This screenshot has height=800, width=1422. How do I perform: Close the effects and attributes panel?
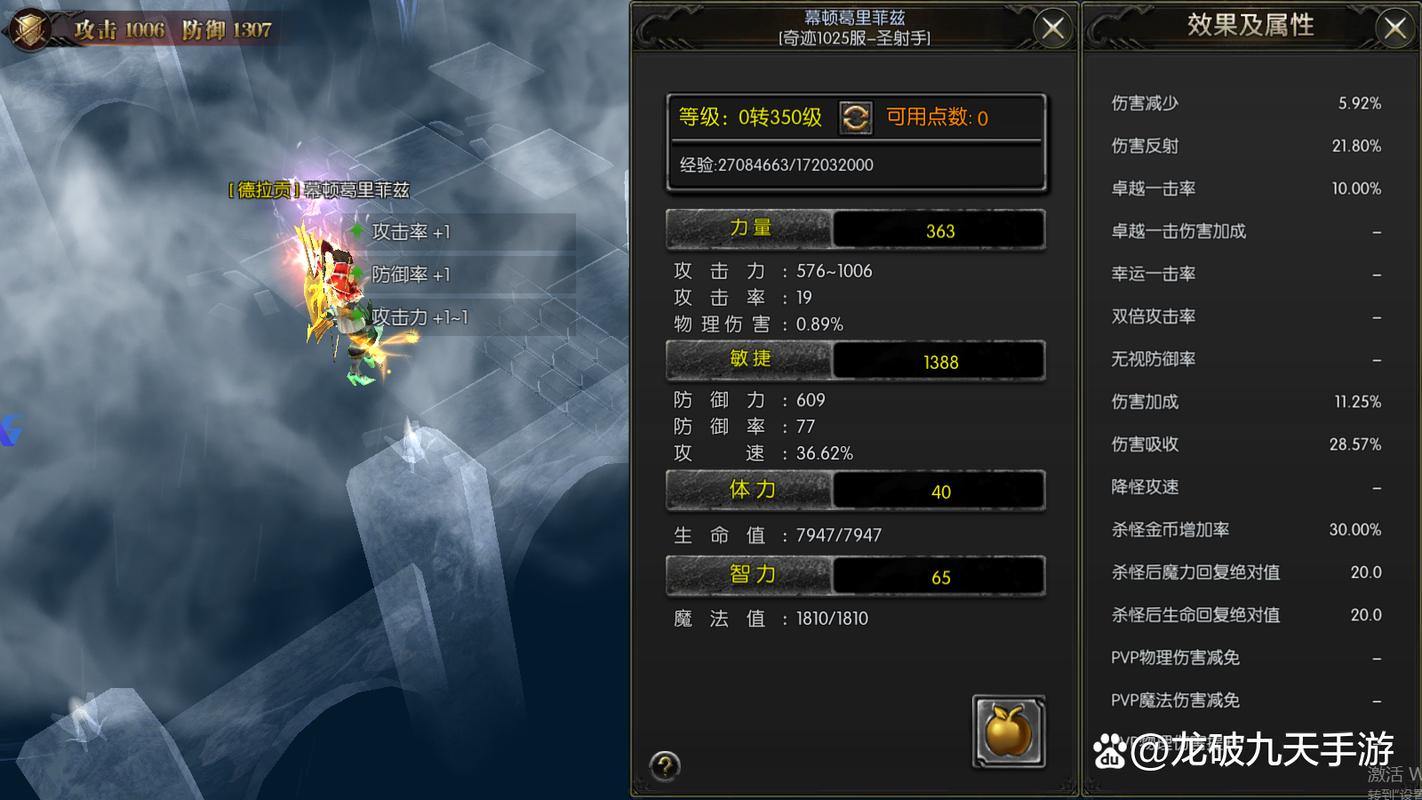(1395, 28)
